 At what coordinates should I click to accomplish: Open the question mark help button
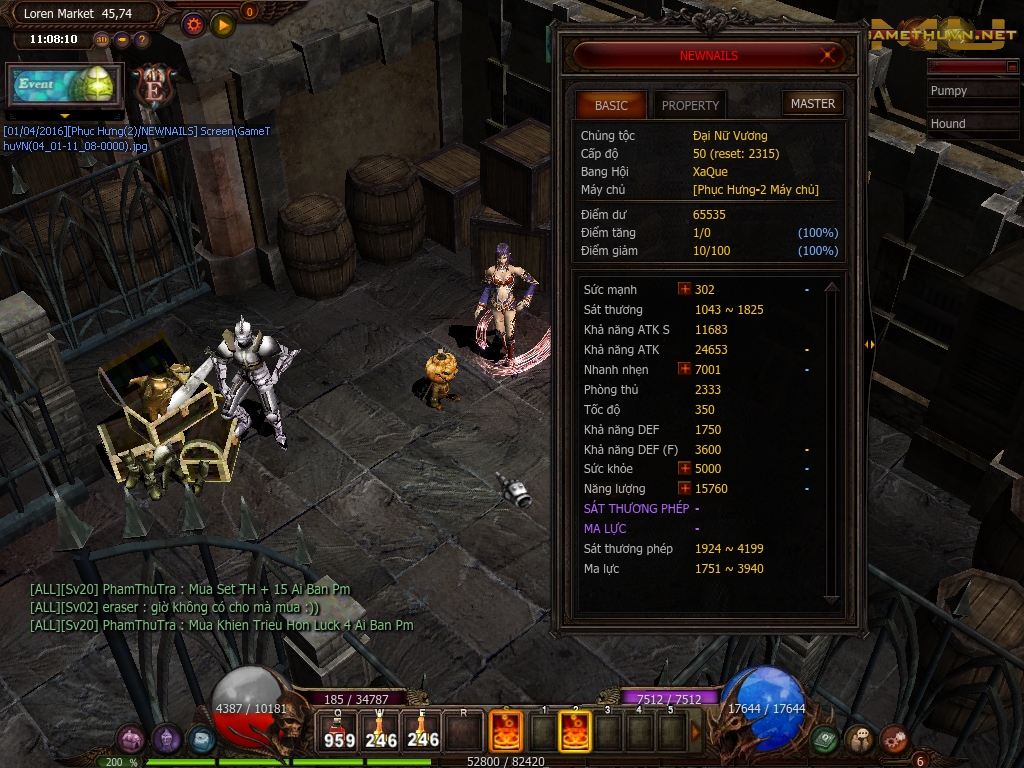click(x=142, y=40)
